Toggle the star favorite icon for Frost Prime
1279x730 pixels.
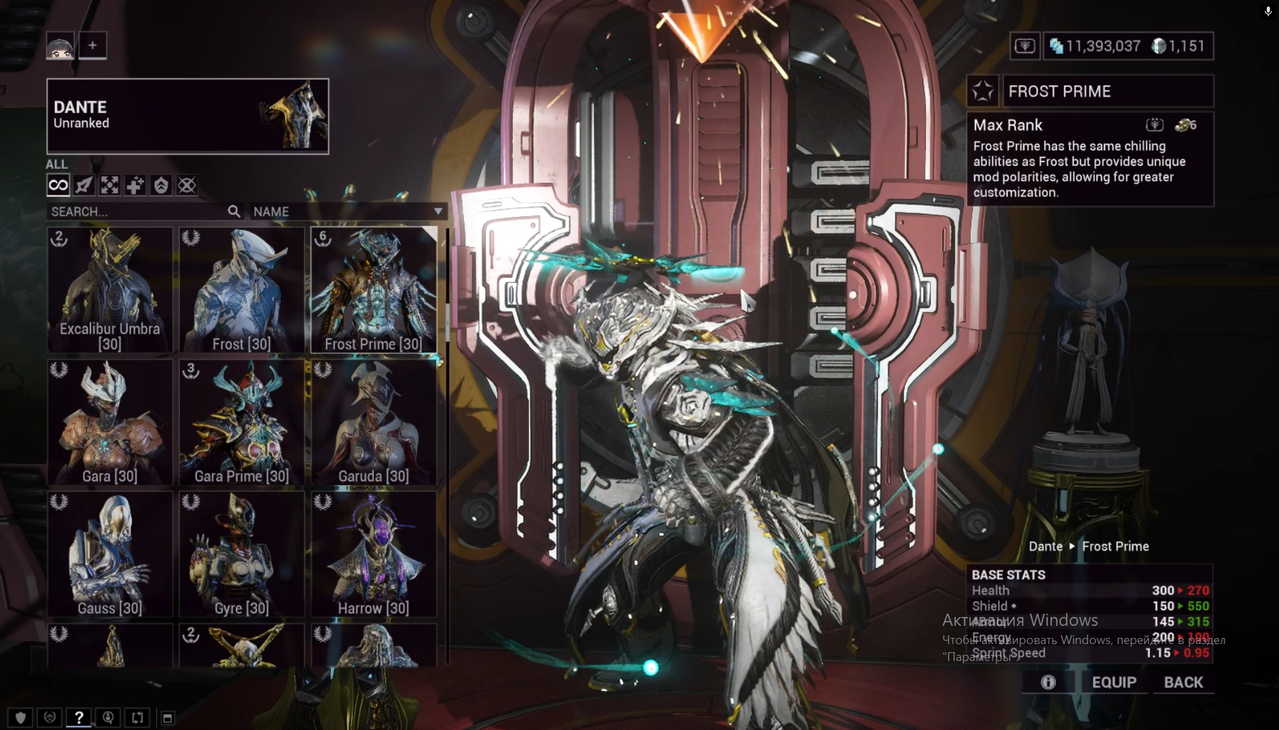983,92
